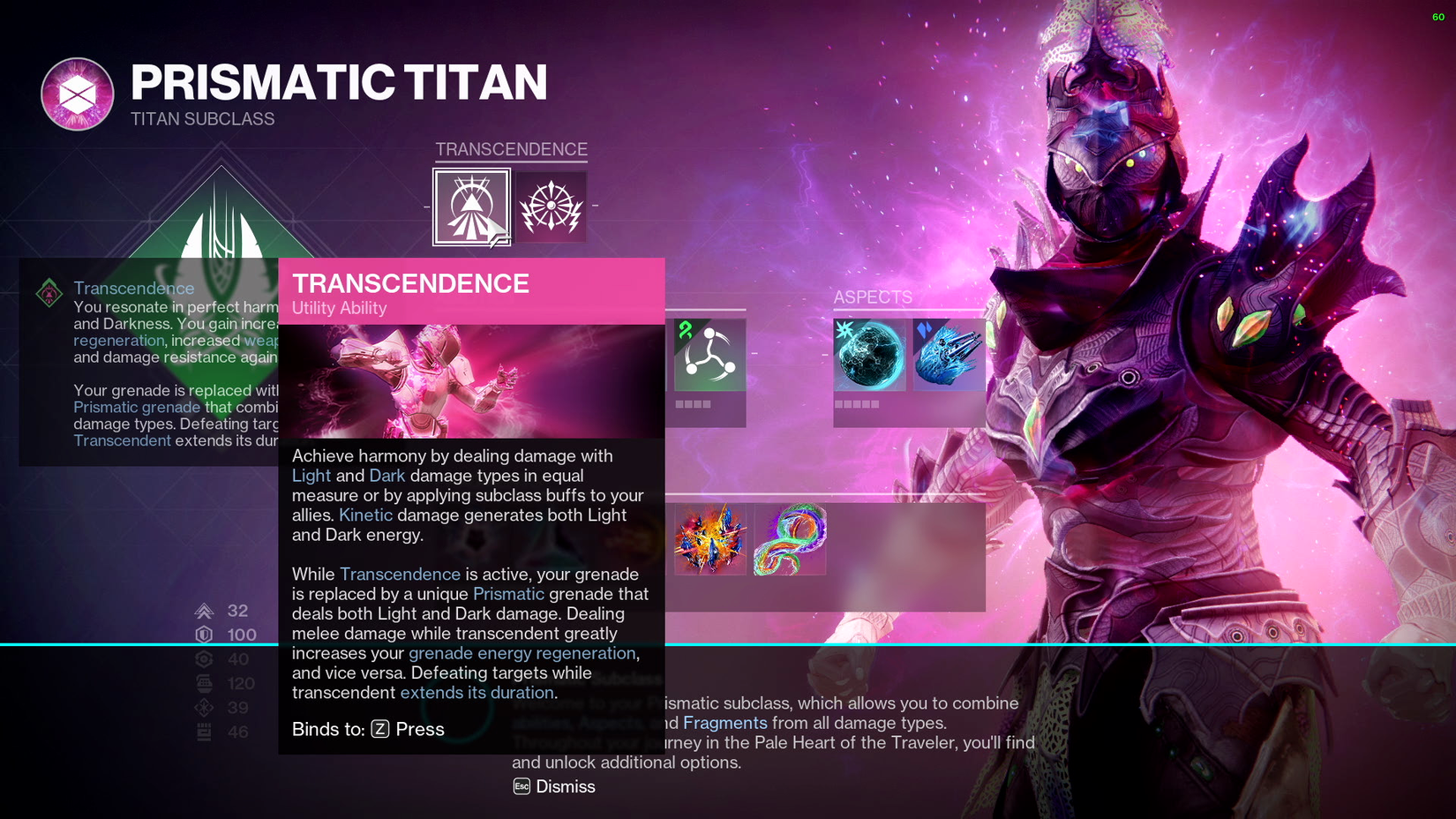Select the highlighted Transcendence ability icon

pos(471,207)
